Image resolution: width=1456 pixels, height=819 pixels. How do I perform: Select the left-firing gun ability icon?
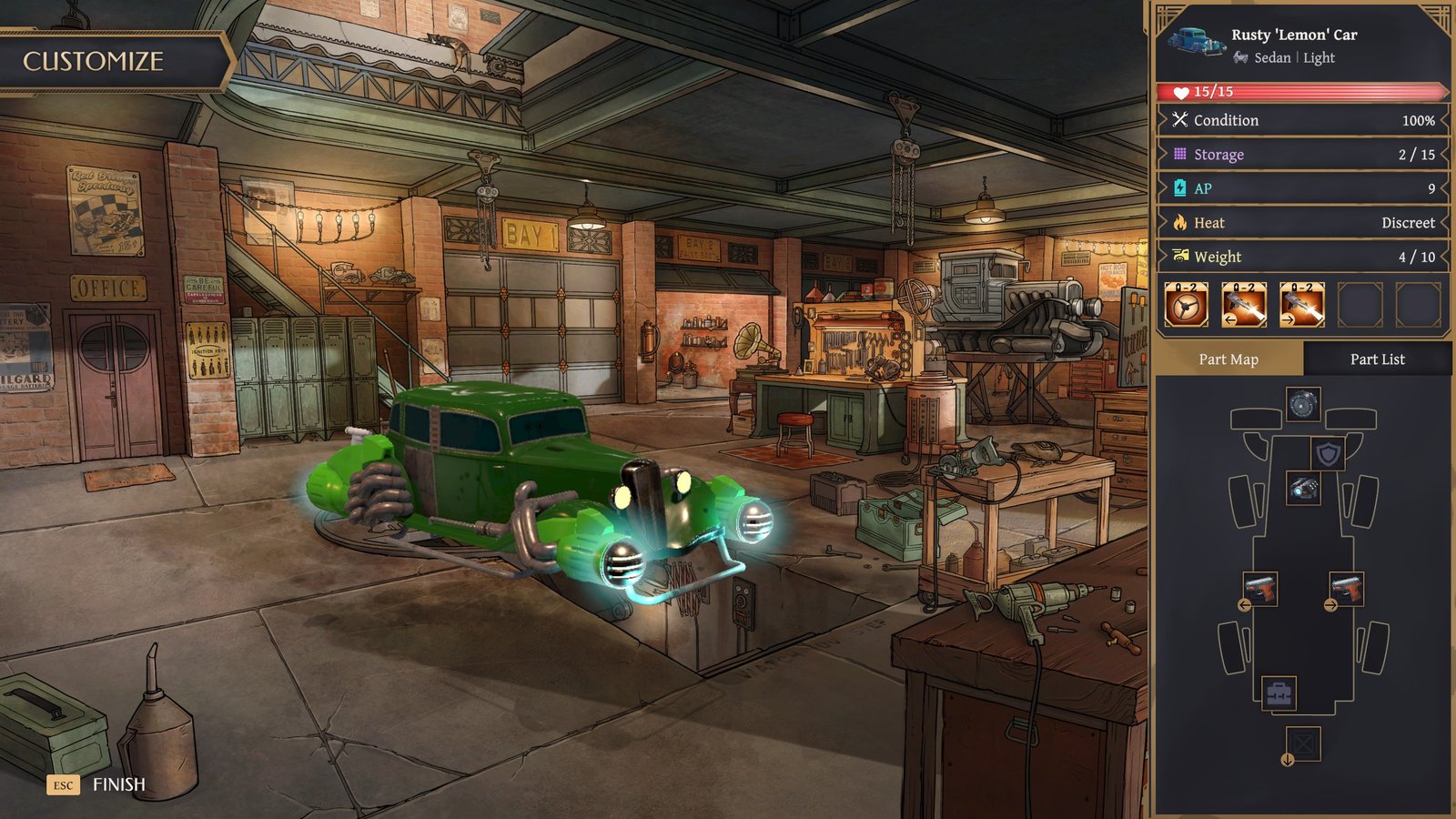(x=1244, y=304)
